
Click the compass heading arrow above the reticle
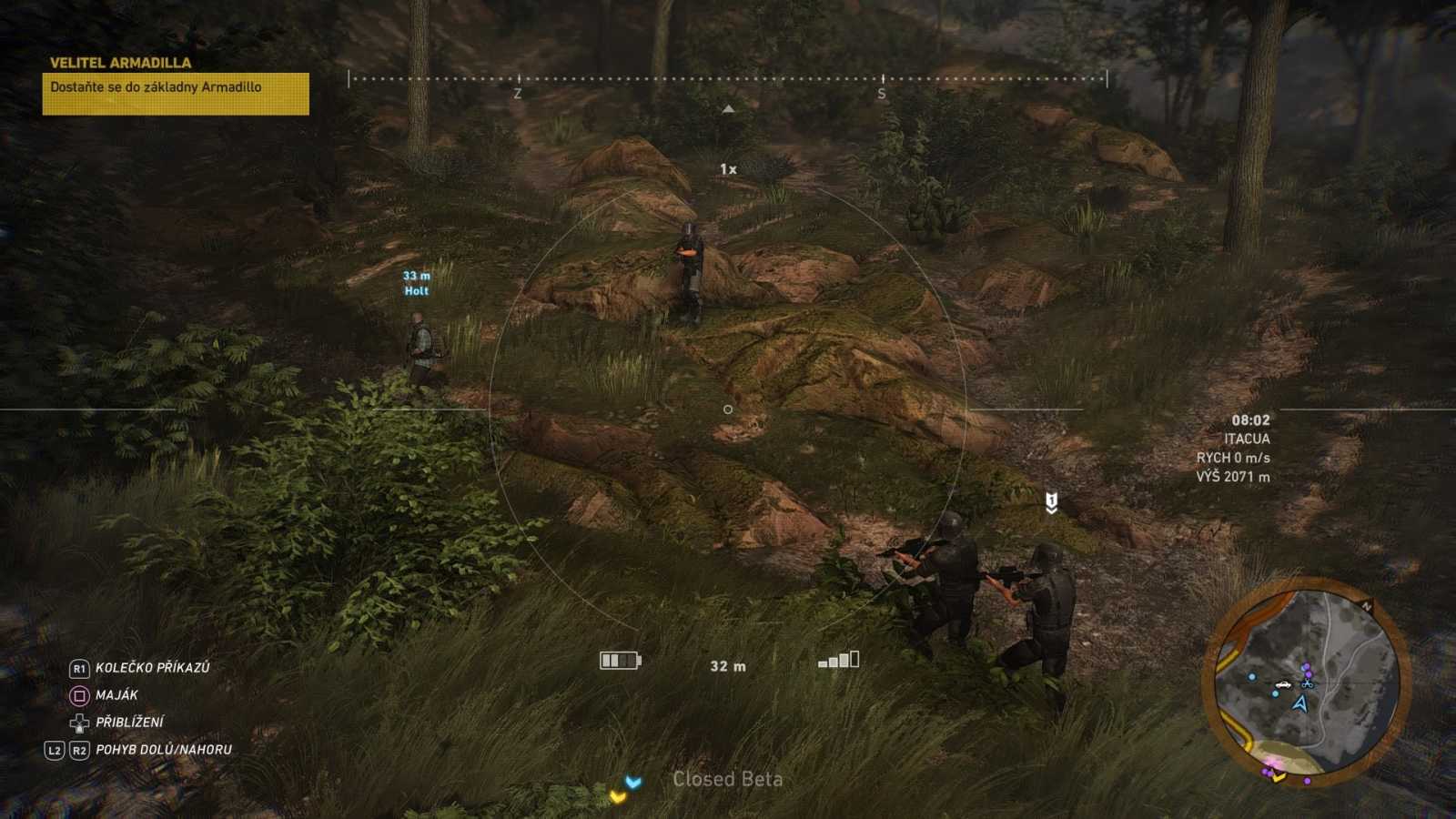(x=728, y=108)
